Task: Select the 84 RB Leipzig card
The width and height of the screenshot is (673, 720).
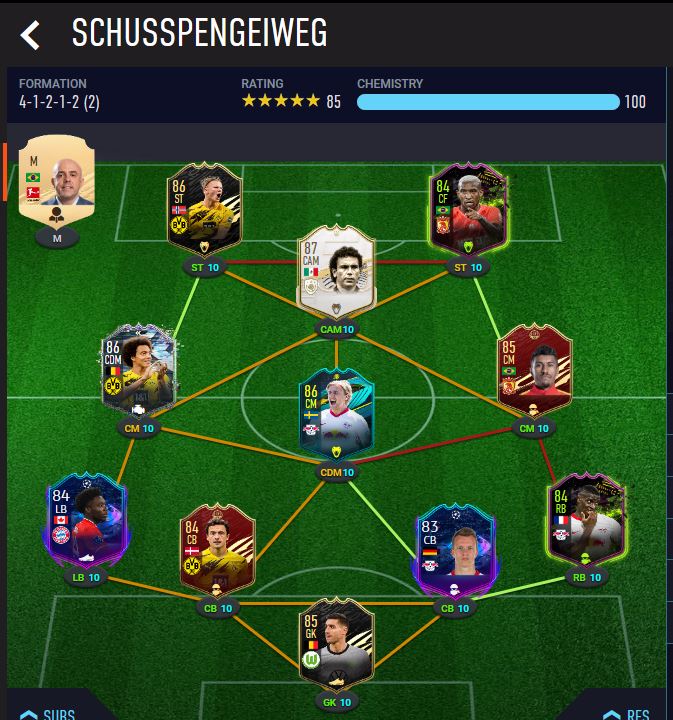Action: 586,520
